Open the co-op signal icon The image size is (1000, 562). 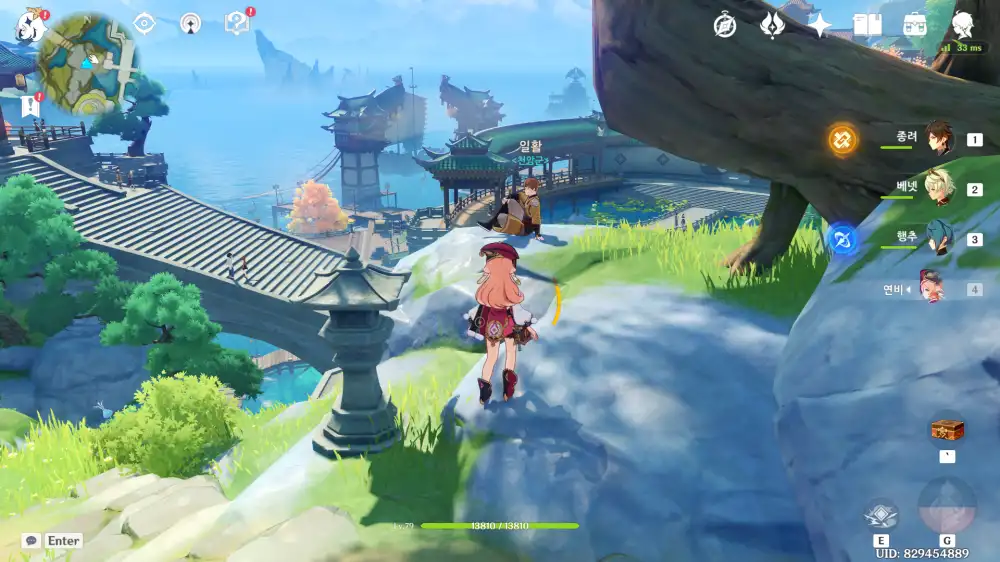[190, 23]
